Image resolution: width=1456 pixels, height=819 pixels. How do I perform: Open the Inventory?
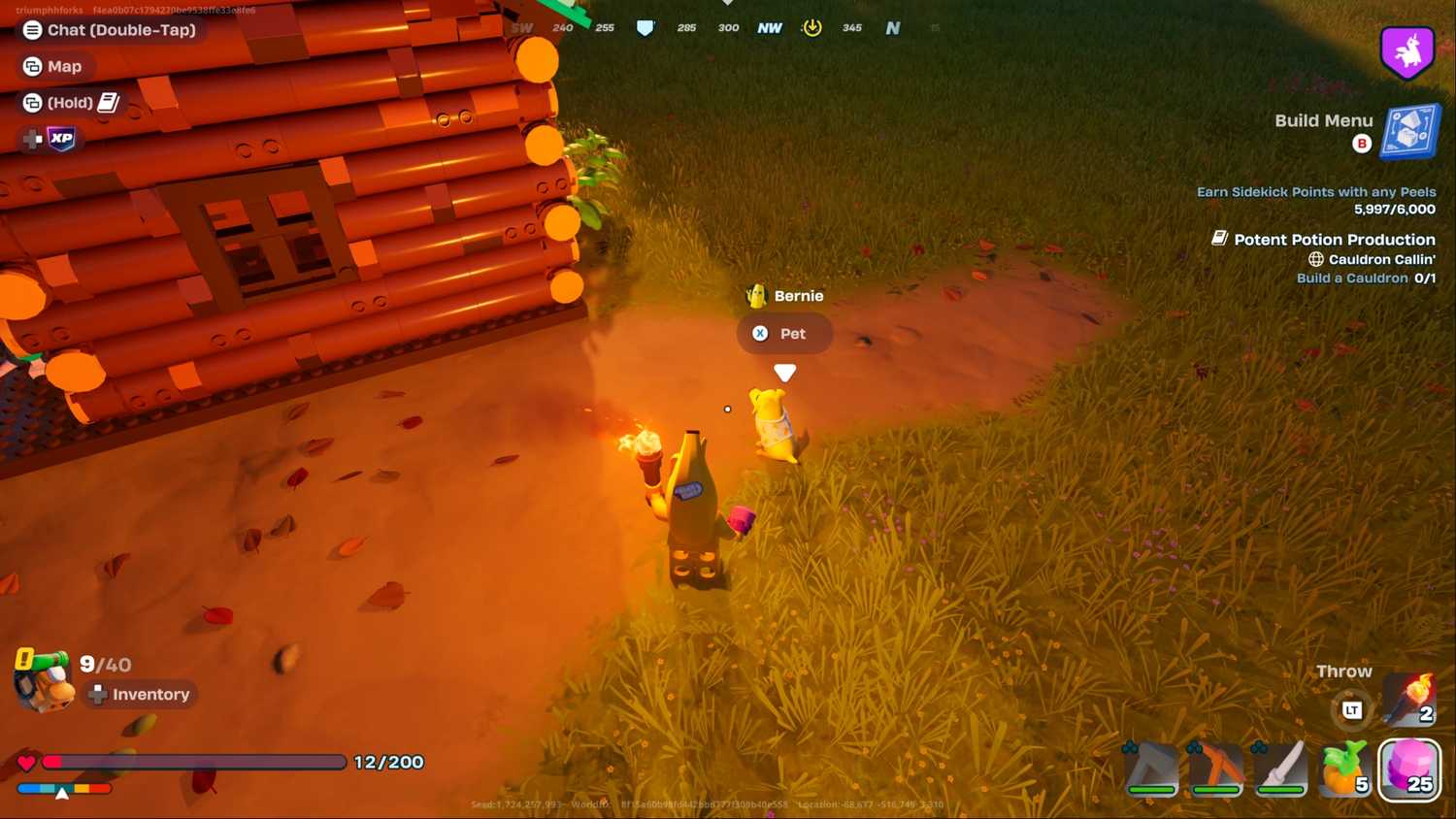pyautogui.click(x=139, y=694)
